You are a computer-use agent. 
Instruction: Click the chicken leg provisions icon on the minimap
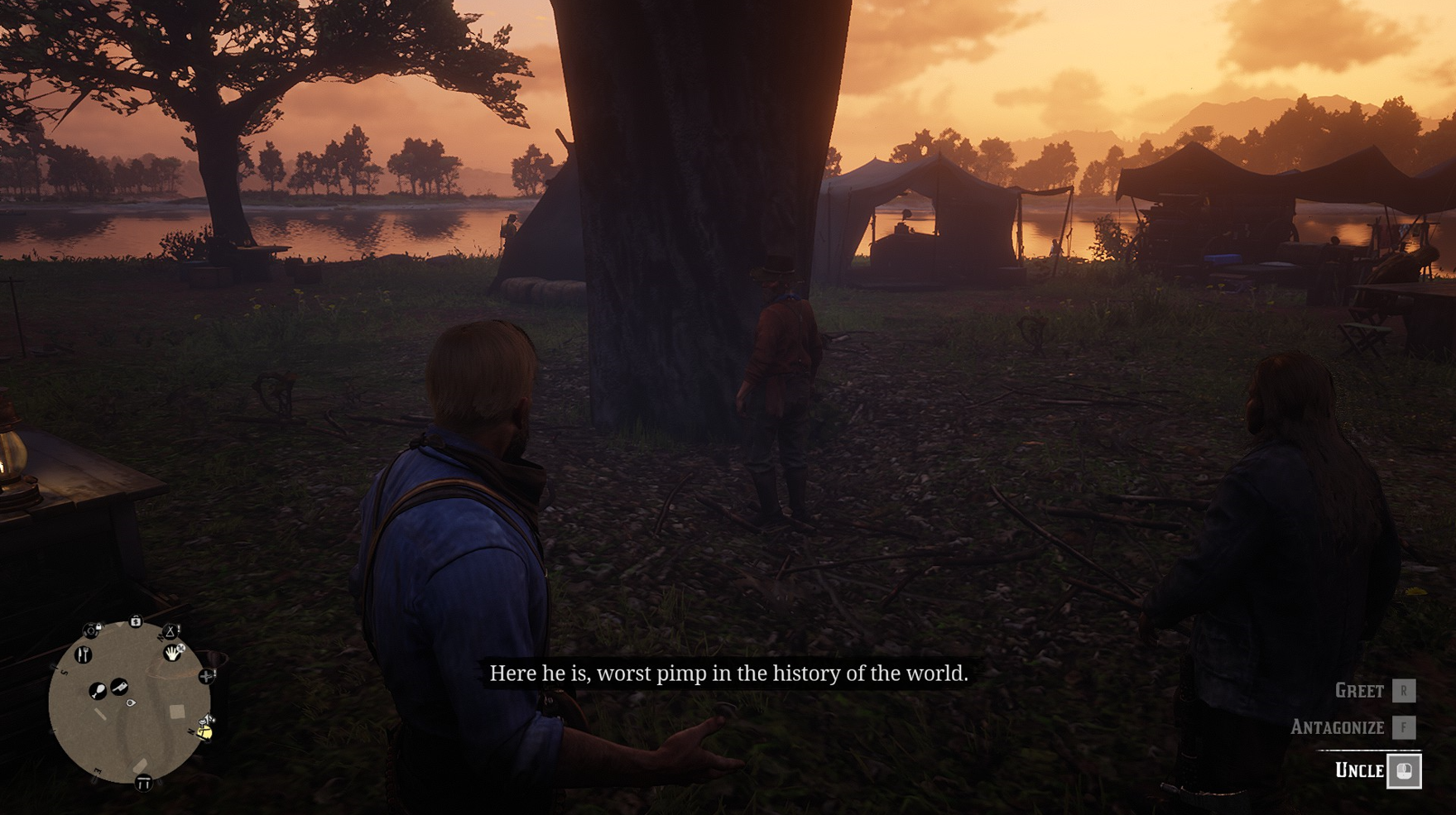98,691
